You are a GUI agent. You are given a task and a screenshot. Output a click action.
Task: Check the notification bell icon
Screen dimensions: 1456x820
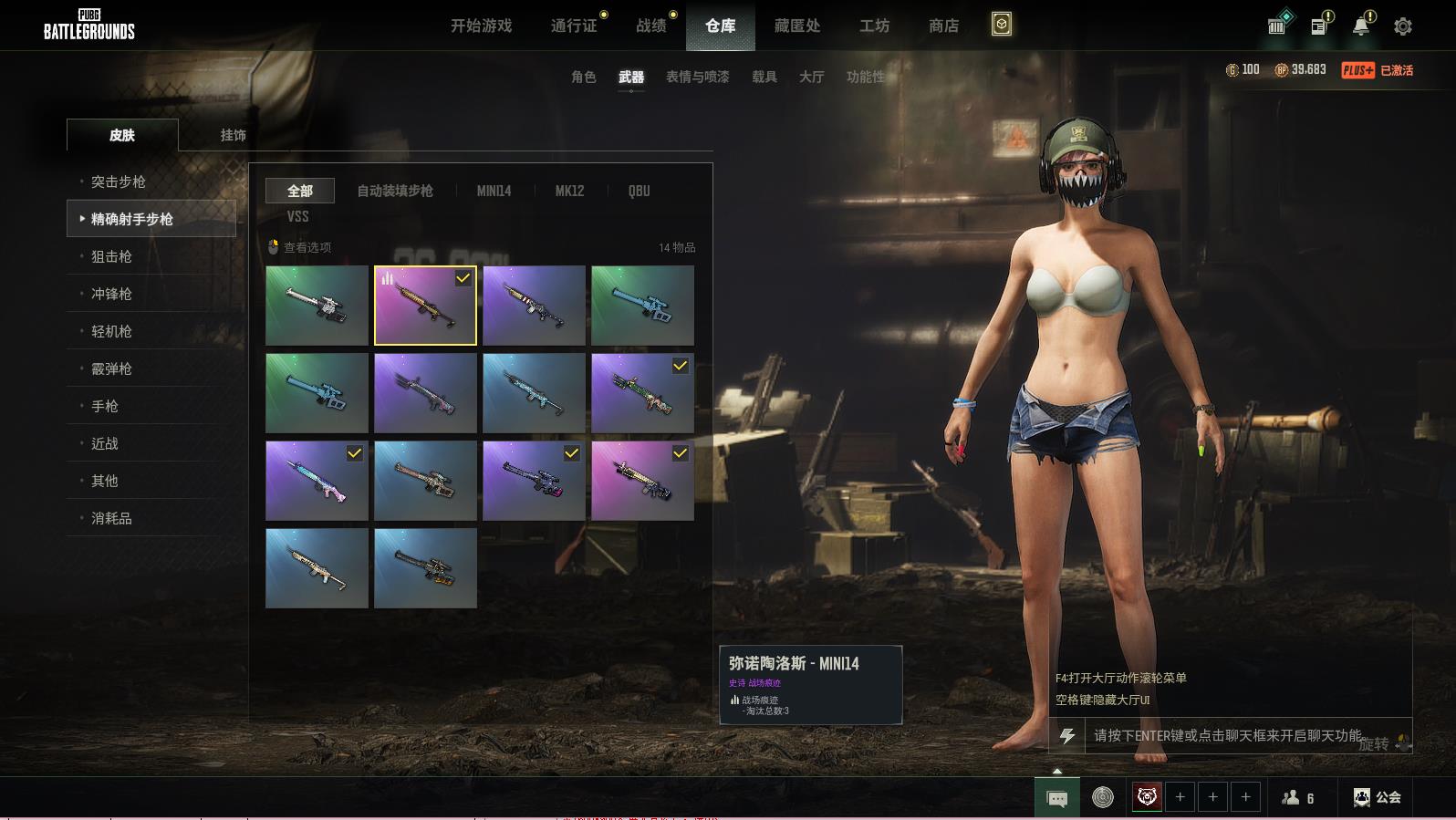(x=1361, y=26)
